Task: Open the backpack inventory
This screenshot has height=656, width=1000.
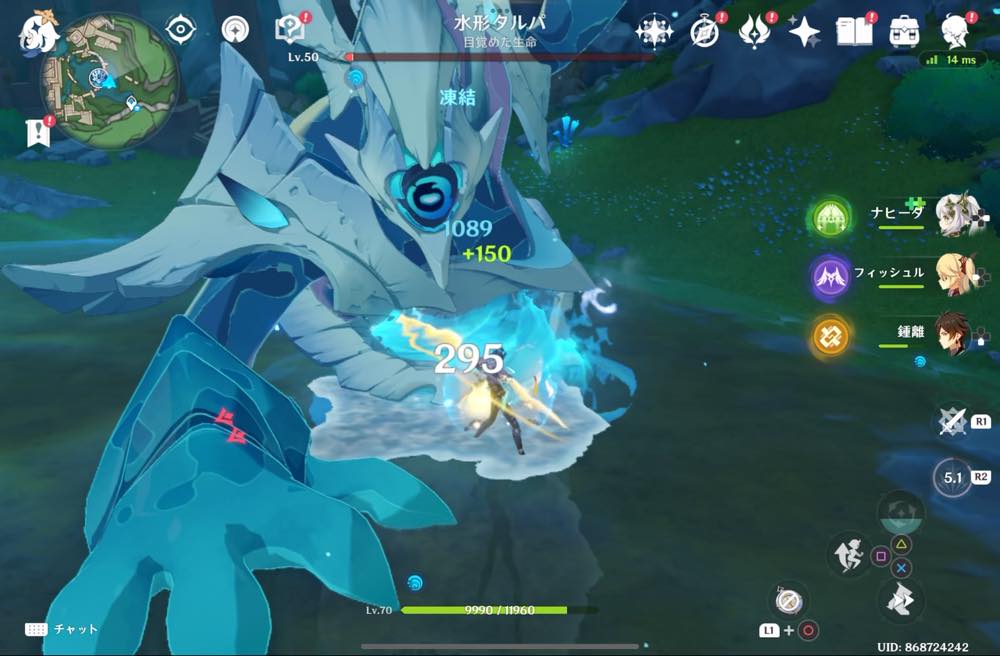Action: (905, 31)
